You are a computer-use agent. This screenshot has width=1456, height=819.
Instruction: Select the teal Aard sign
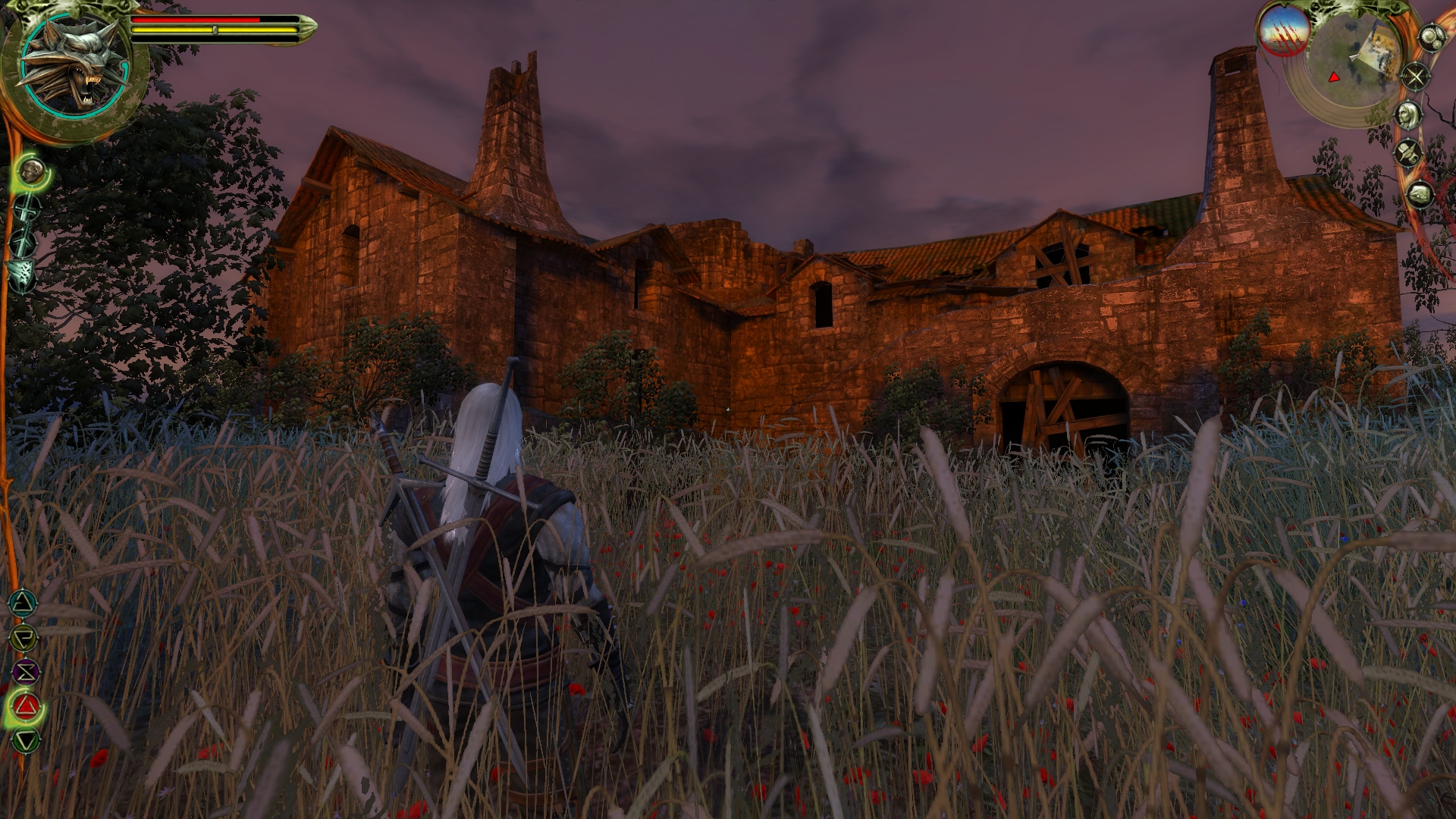point(23,604)
